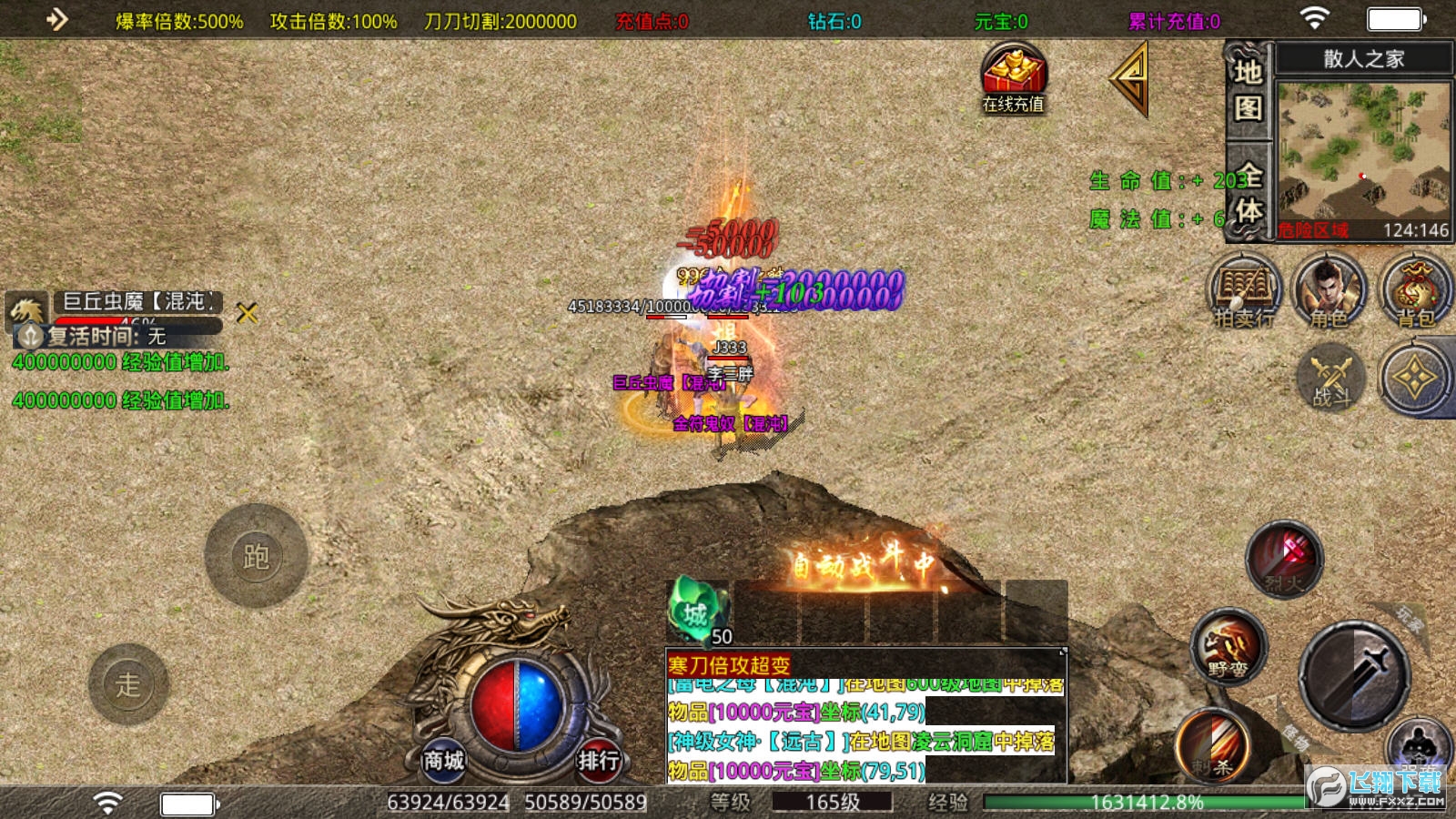1456x819 pixels.
Task: Dismiss the 巨丘虫魔 target panel with the X
Action: click(x=247, y=314)
